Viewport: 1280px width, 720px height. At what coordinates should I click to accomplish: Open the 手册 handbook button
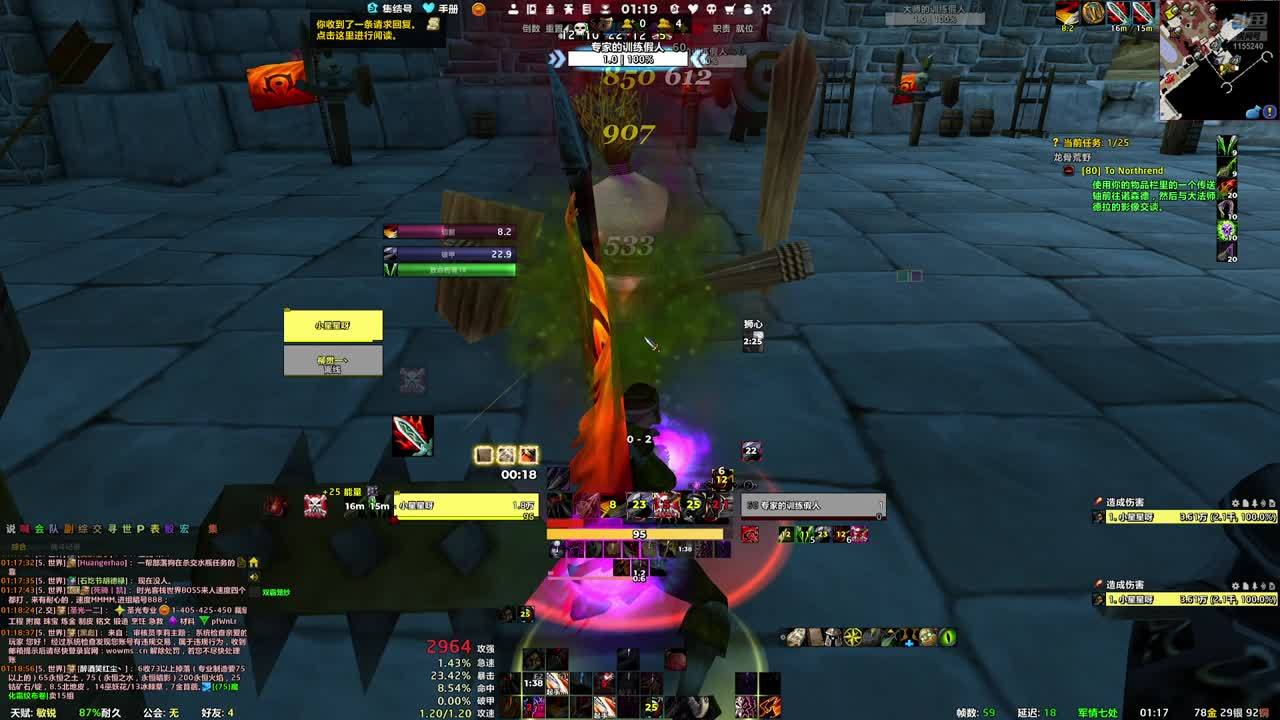click(441, 9)
